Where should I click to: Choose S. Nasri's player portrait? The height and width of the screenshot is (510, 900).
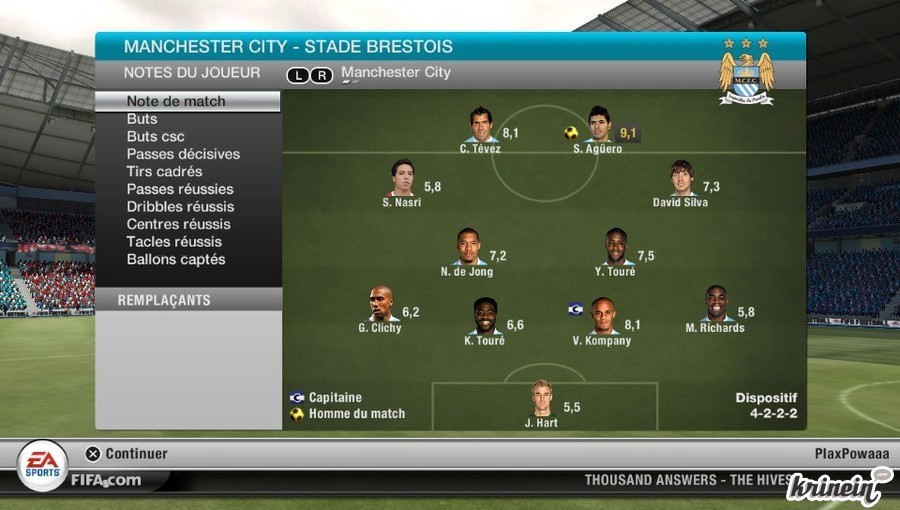(x=402, y=179)
